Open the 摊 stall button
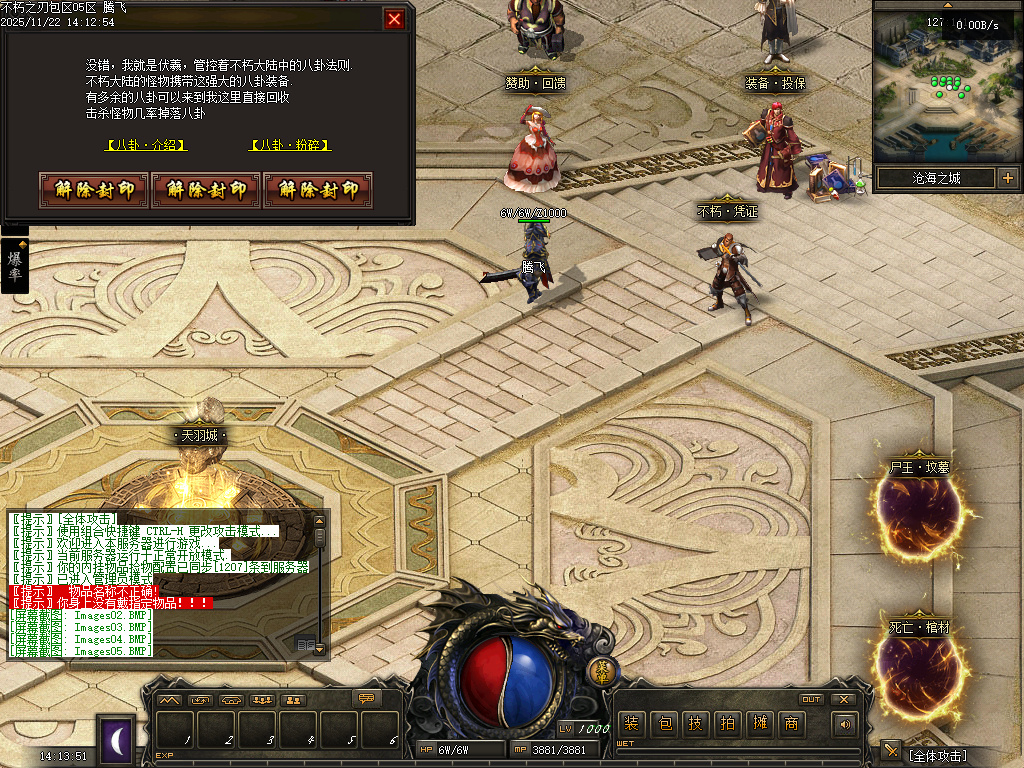Image resolution: width=1024 pixels, height=768 pixels. click(761, 724)
